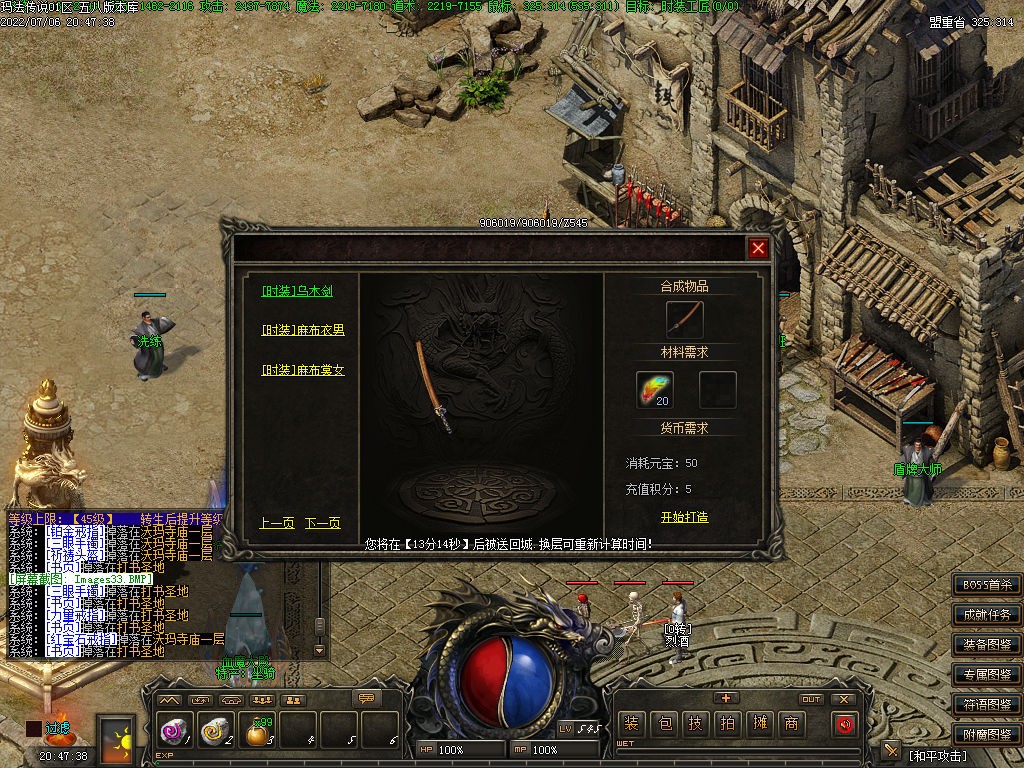This screenshot has width=1024, height=768.
Task: Select the crafted ebony sword result slot
Action: (684, 320)
